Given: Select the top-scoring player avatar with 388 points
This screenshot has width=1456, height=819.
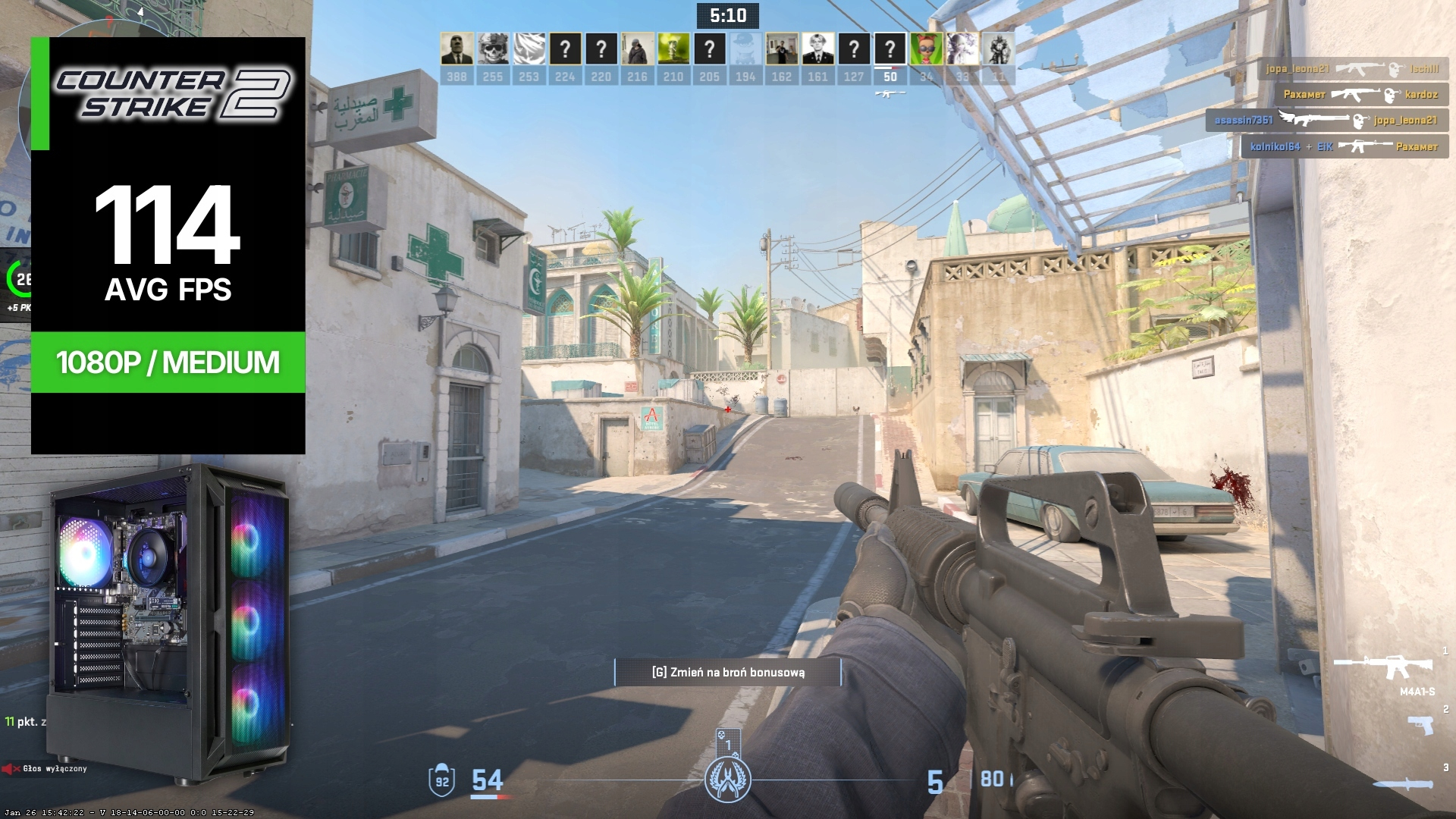Looking at the screenshot, I should (457, 49).
